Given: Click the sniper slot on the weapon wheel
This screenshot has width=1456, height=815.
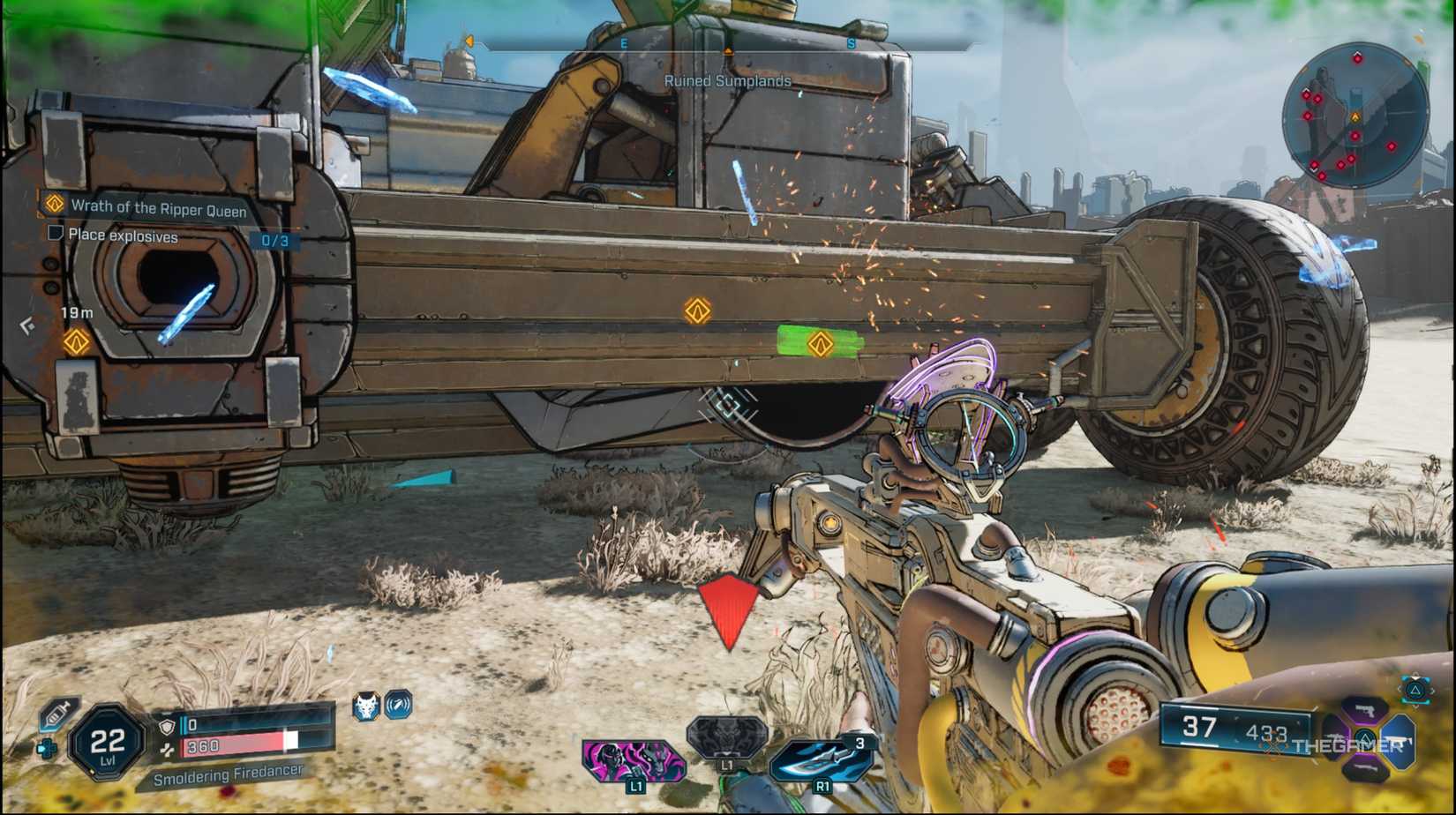Looking at the screenshot, I should coord(1367,769).
